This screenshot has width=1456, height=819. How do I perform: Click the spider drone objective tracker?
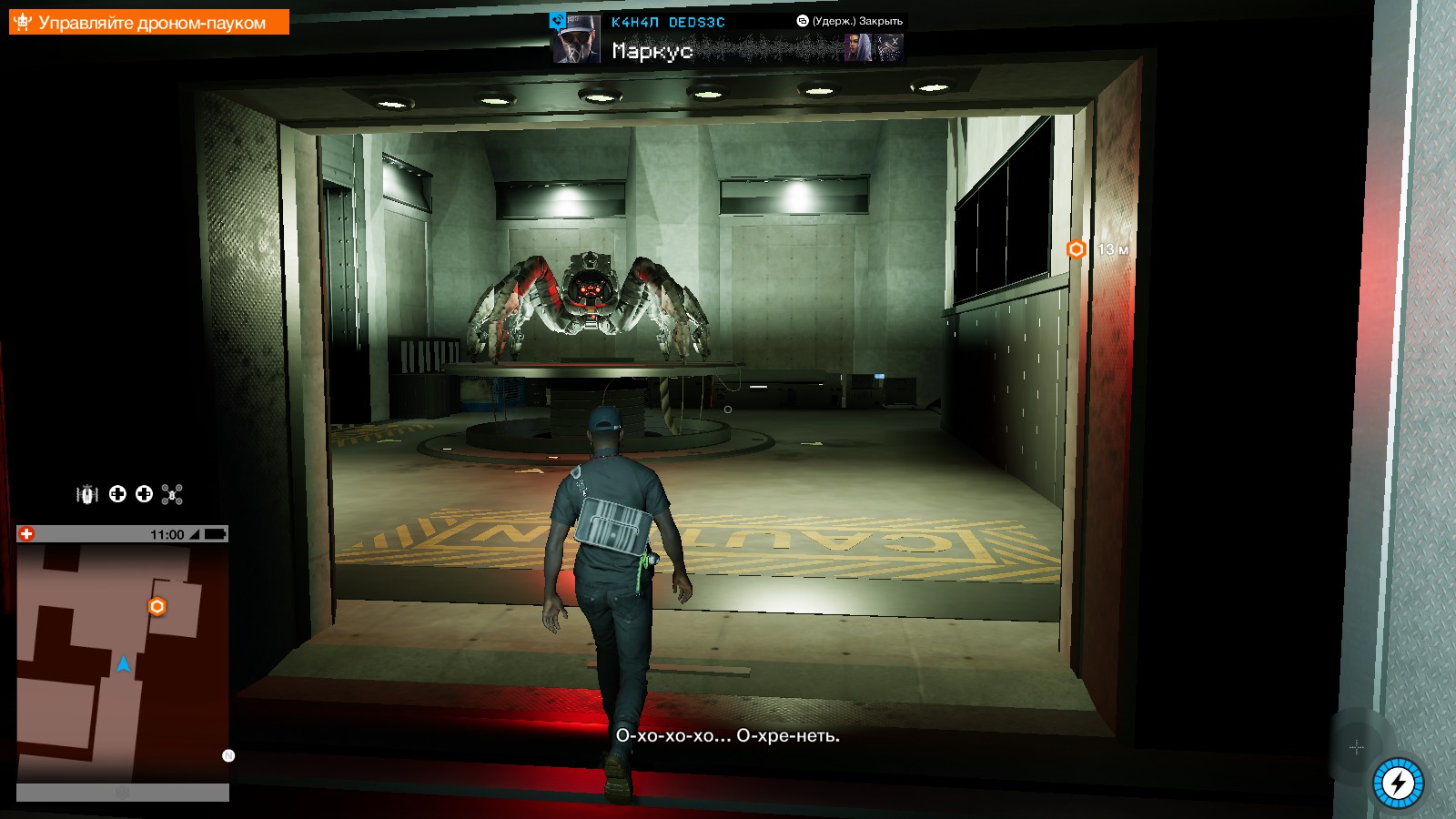point(149,22)
